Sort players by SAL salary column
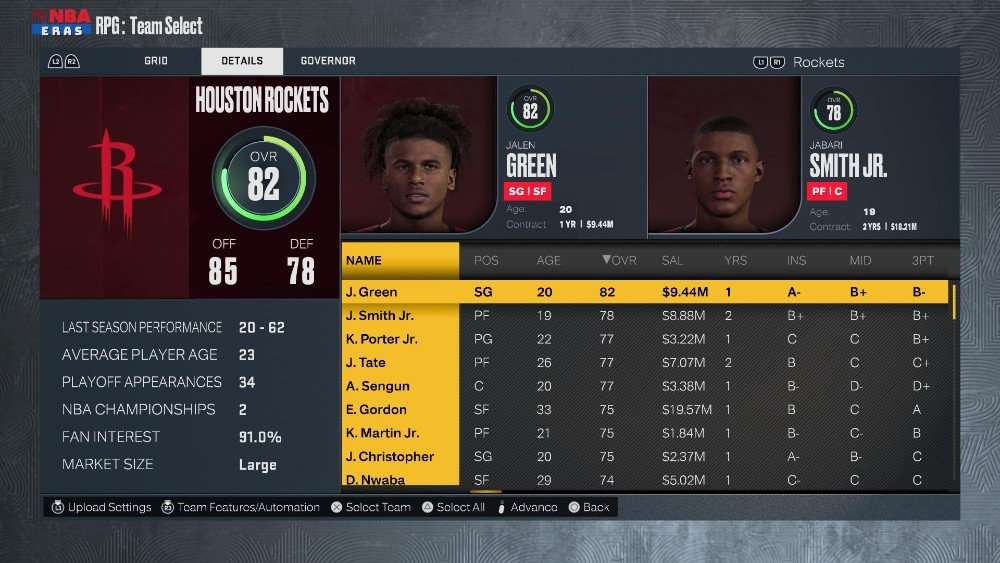This screenshot has height=563, width=1000. coord(673,261)
